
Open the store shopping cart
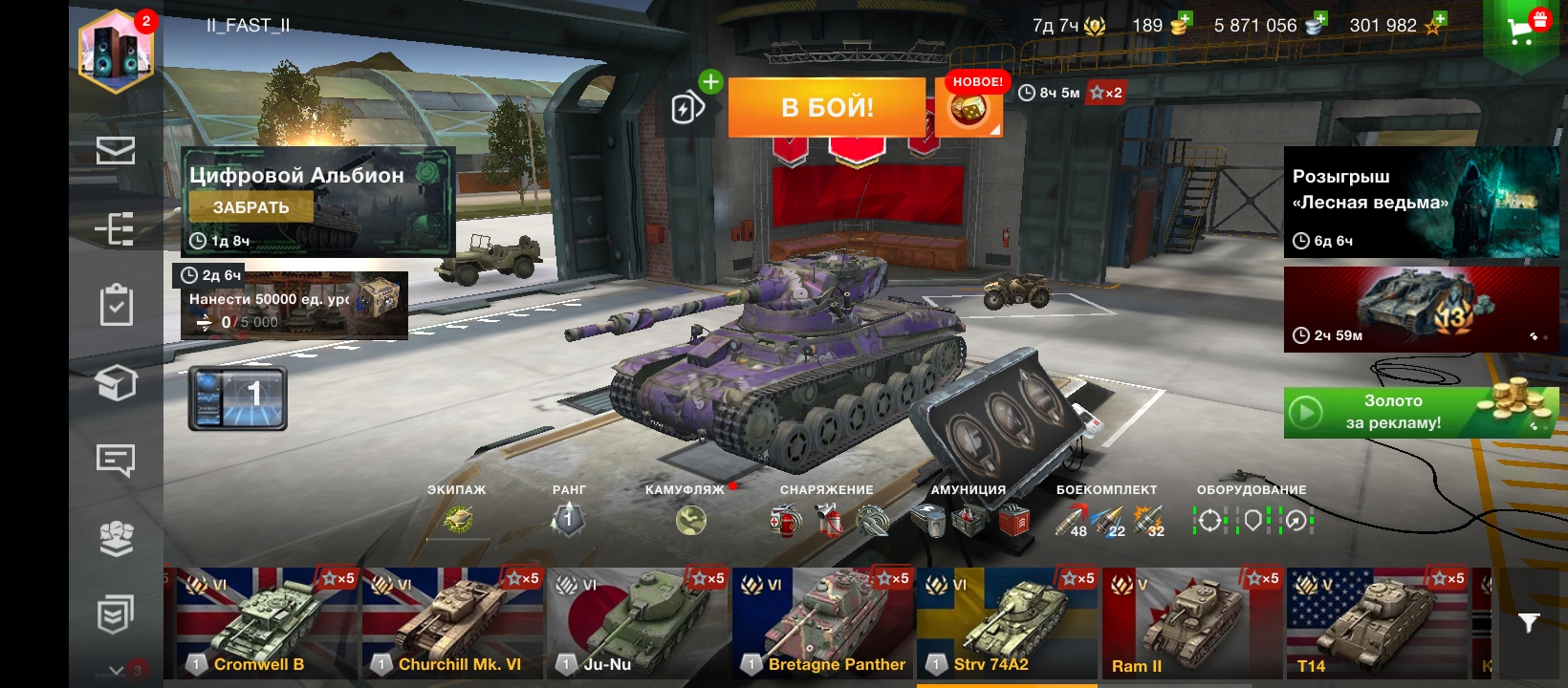pos(1520,30)
